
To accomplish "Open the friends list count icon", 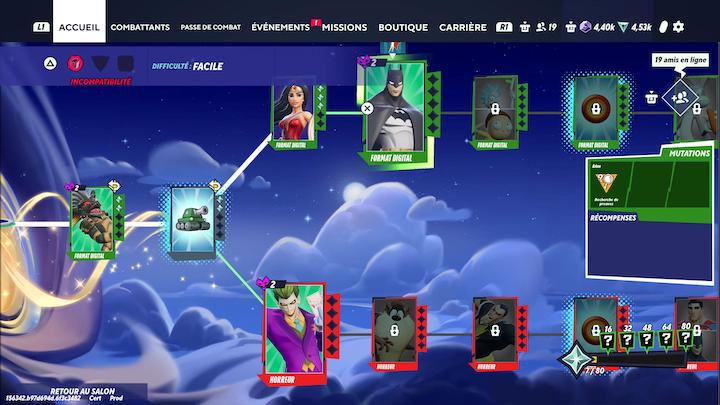I will (x=547, y=27).
